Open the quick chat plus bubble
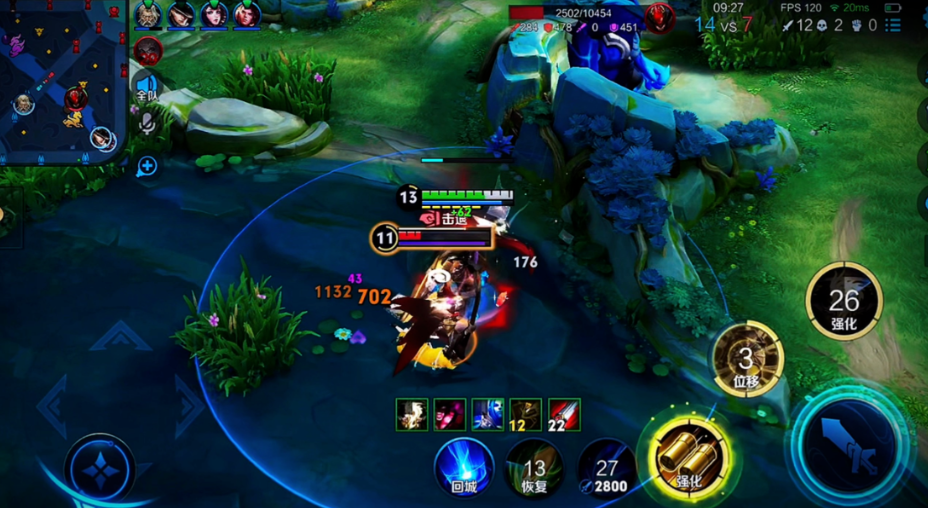Viewport: 928px width, 508px height. (x=147, y=166)
